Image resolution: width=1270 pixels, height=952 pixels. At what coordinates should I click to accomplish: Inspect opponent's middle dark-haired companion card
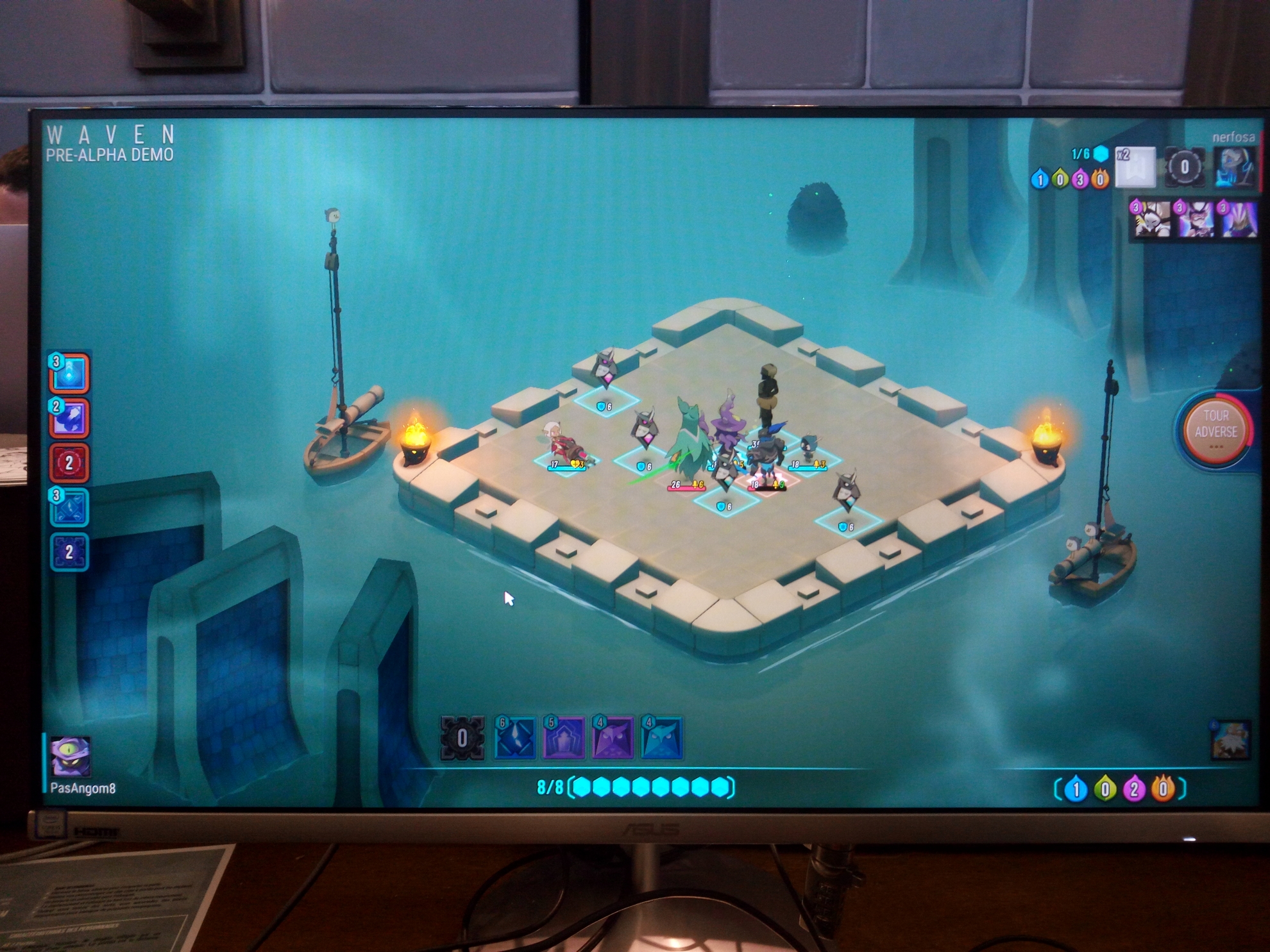click(x=1195, y=219)
